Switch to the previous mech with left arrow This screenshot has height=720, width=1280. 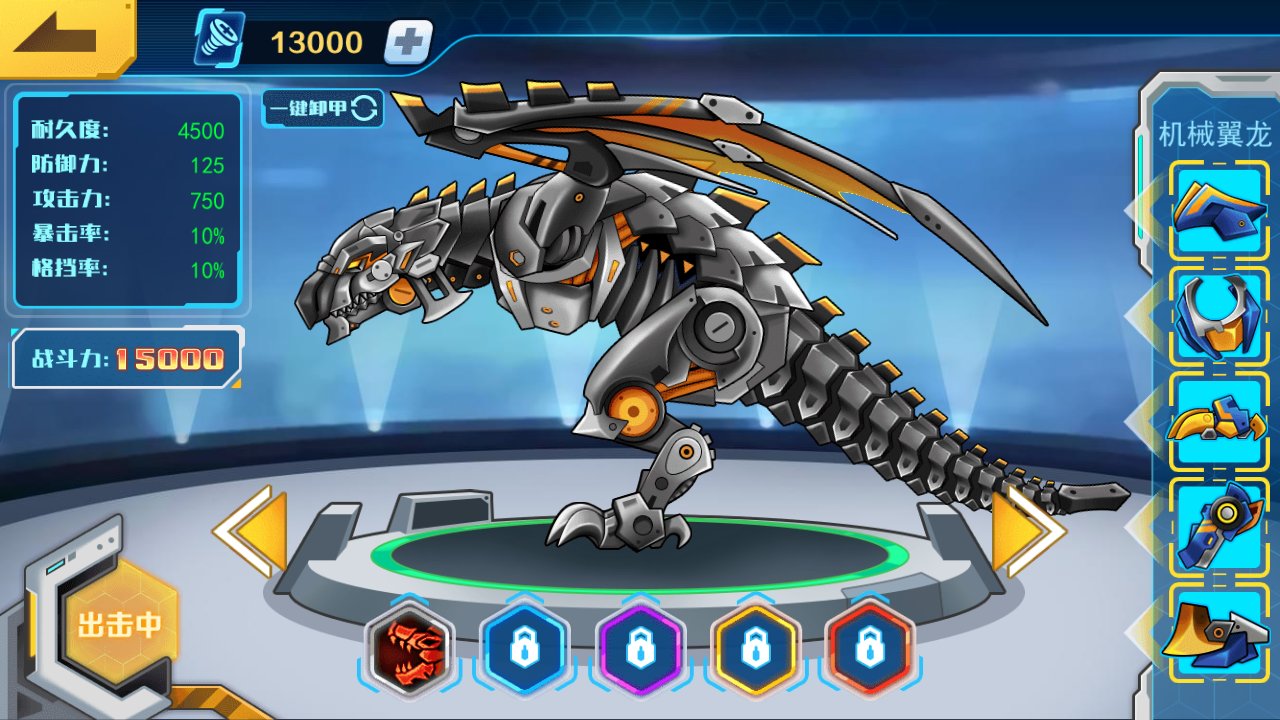[x=250, y=530]
